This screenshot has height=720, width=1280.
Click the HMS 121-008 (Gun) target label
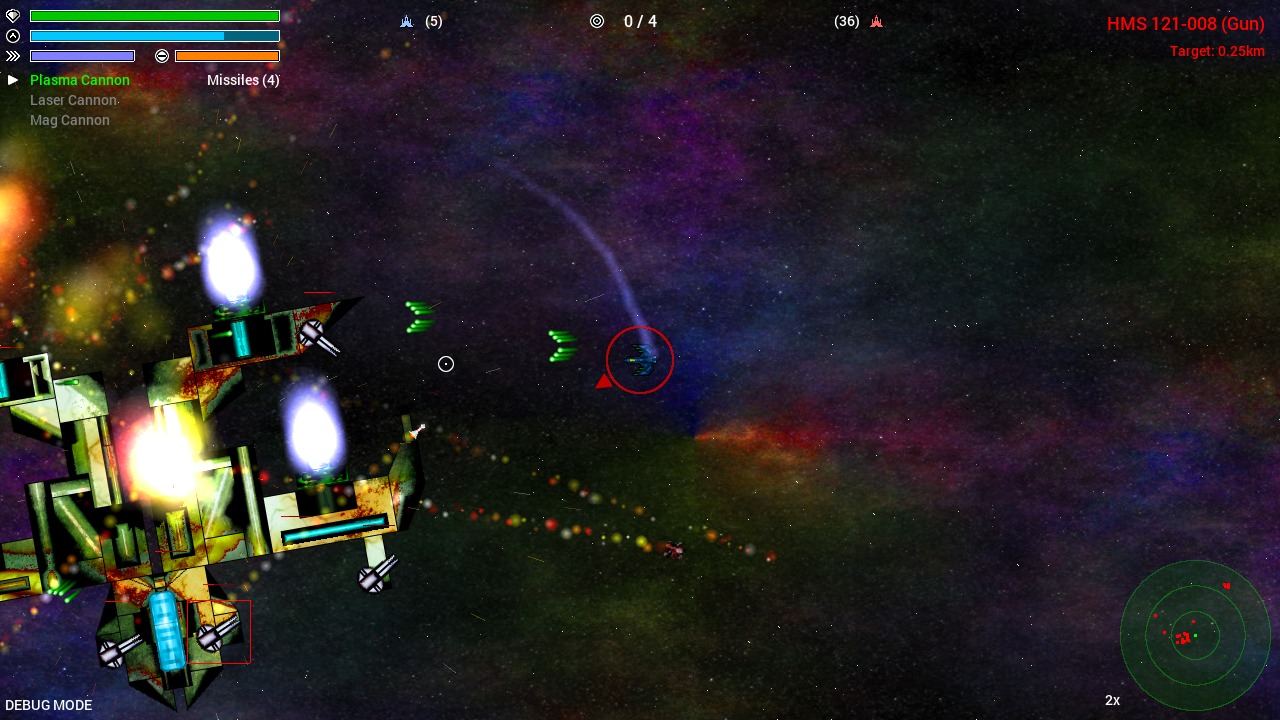tap(1185, 24)
